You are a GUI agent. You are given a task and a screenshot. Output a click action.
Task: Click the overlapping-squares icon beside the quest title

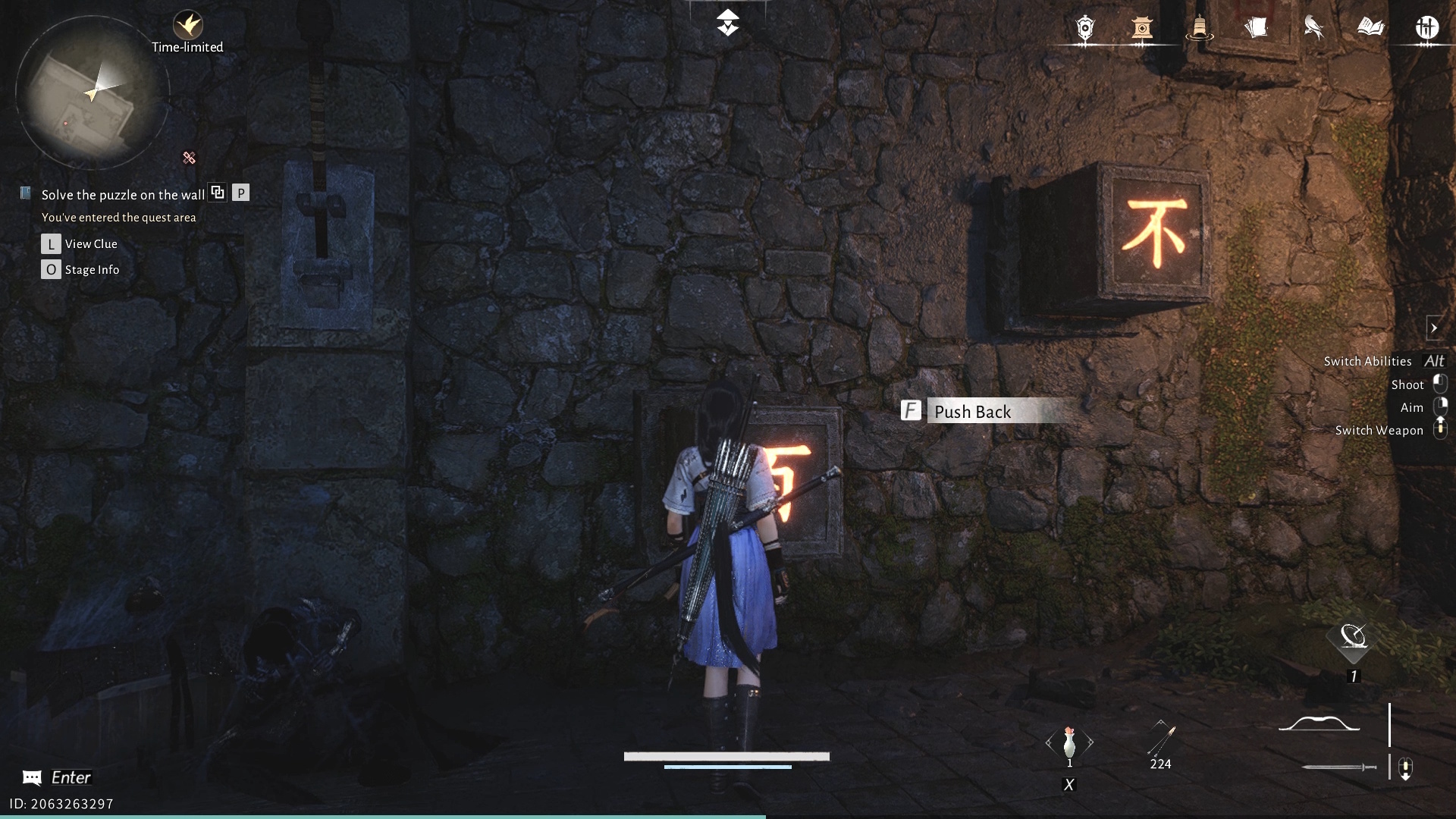[218, 193]
